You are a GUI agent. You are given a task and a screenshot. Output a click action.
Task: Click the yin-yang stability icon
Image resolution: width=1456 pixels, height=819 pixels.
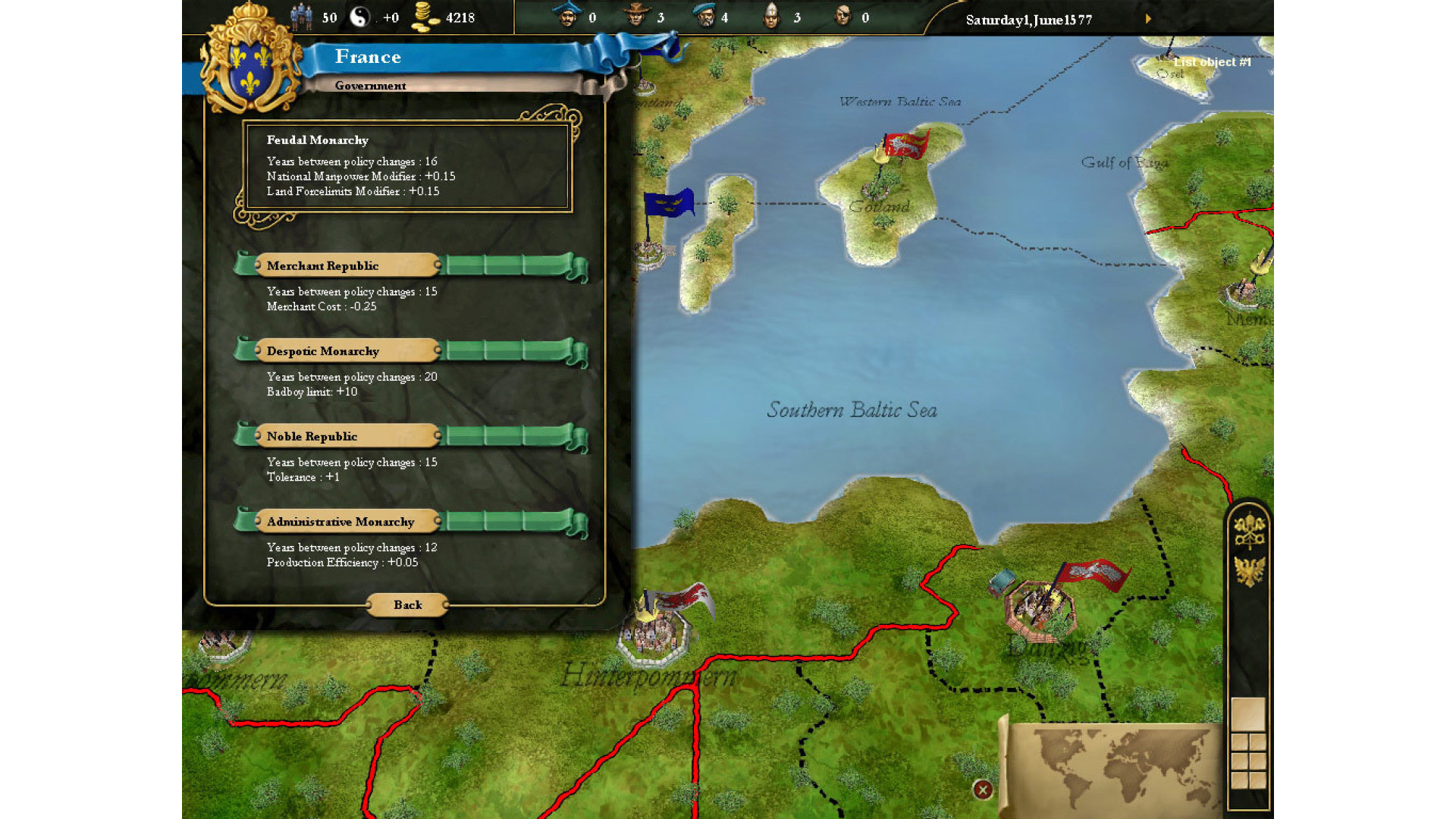[x=359, y=17]
